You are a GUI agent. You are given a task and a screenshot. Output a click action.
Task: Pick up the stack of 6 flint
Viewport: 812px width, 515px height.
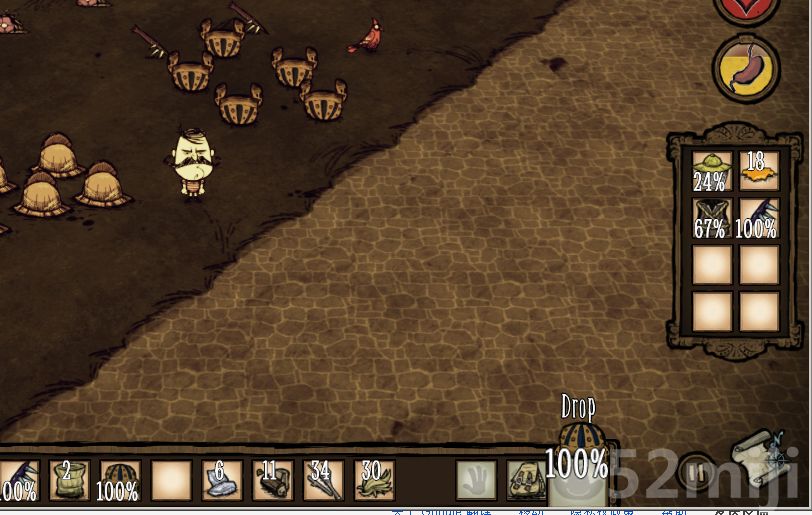pyautogui.click(x=221, y=479)
